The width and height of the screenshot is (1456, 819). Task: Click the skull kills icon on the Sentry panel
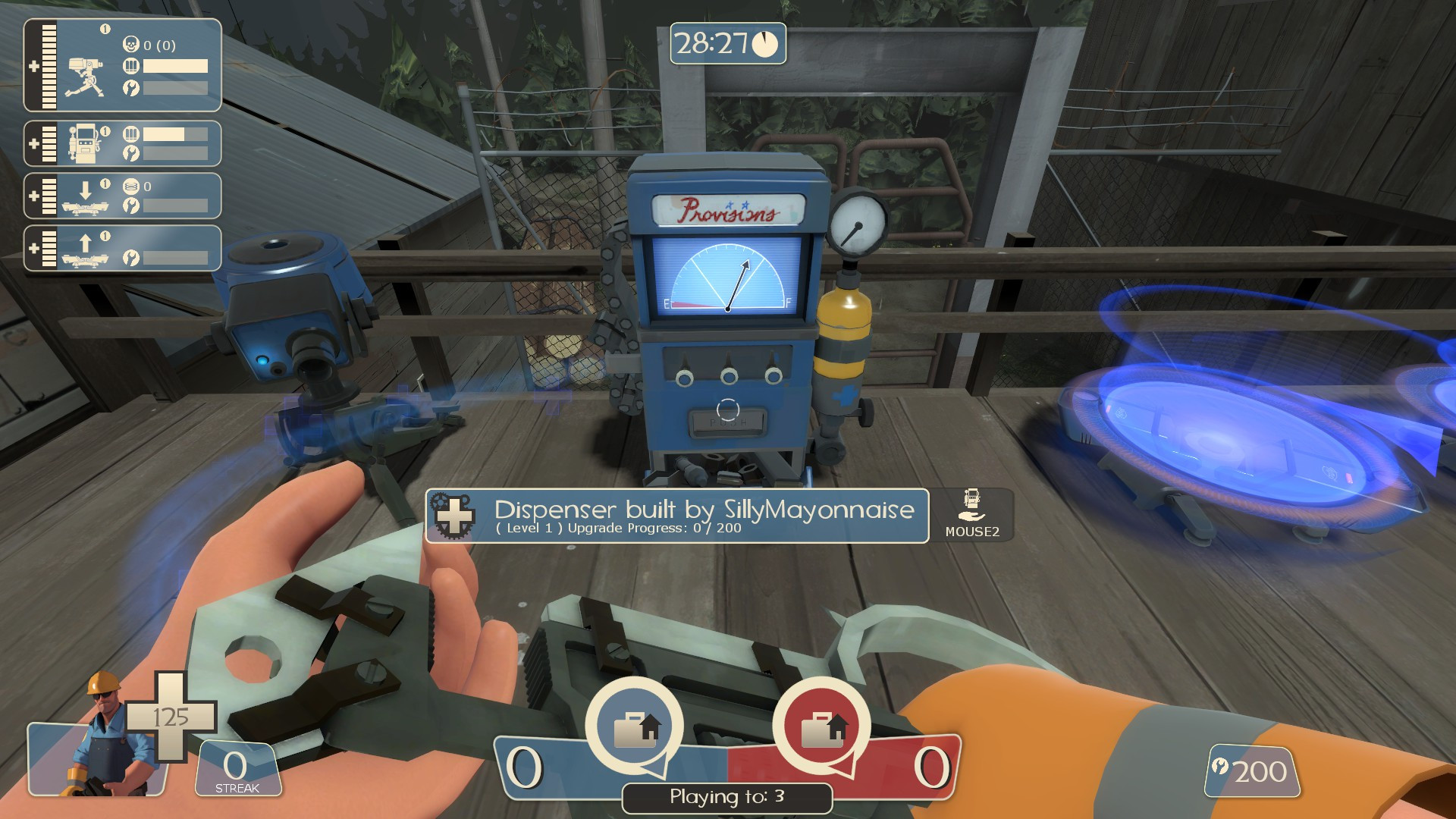(130, 43)
